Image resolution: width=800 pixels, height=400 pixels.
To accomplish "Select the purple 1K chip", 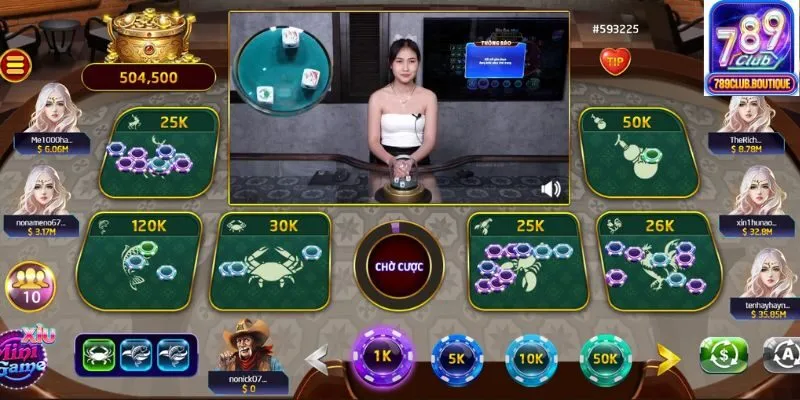I will [381, 357].
